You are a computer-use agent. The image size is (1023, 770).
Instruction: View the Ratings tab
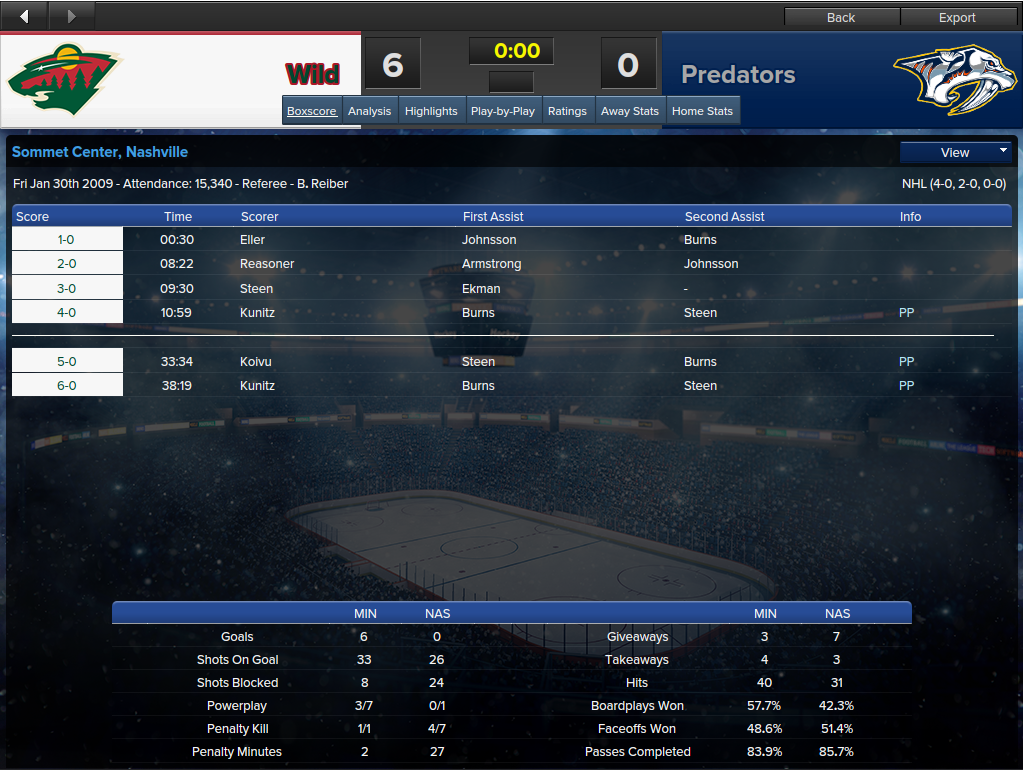(x=567, y=111)
